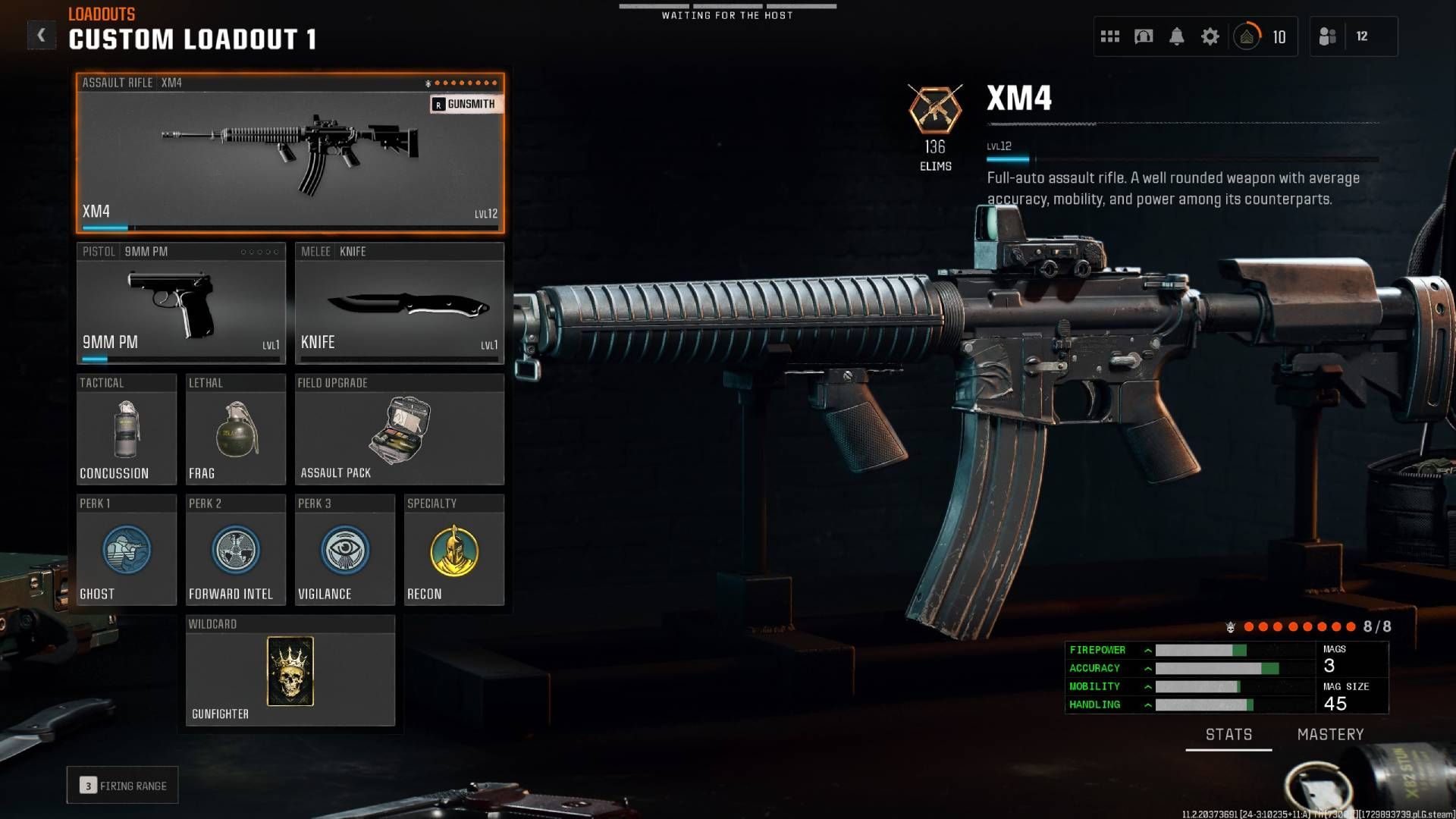The width and height of the screenshot is (1456, 819).
Task: Select the Ghost perk icon
Action: [126, 551]
